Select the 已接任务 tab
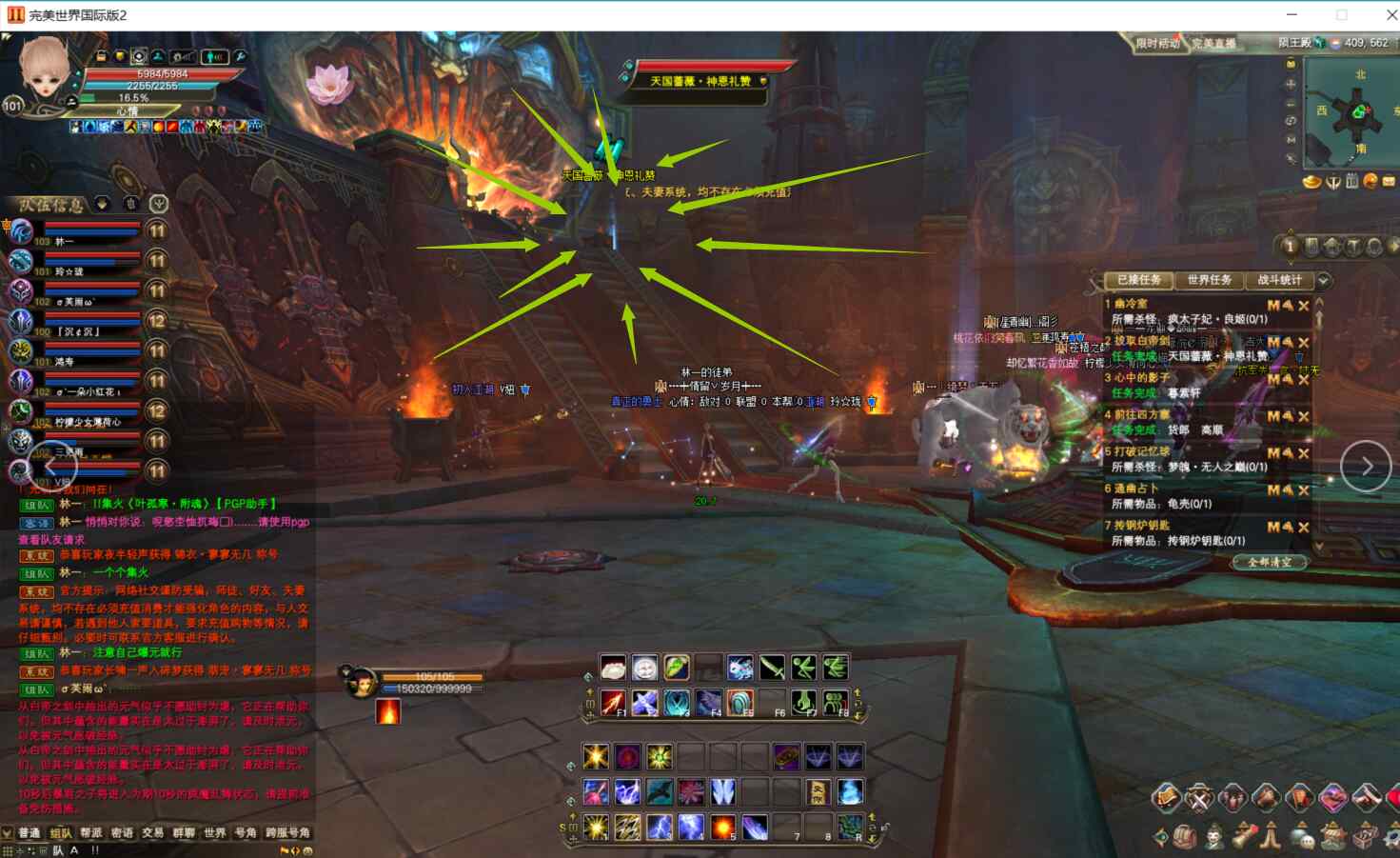The height and width of the screenshot is (858, 1400). [x=1139, y=280]
